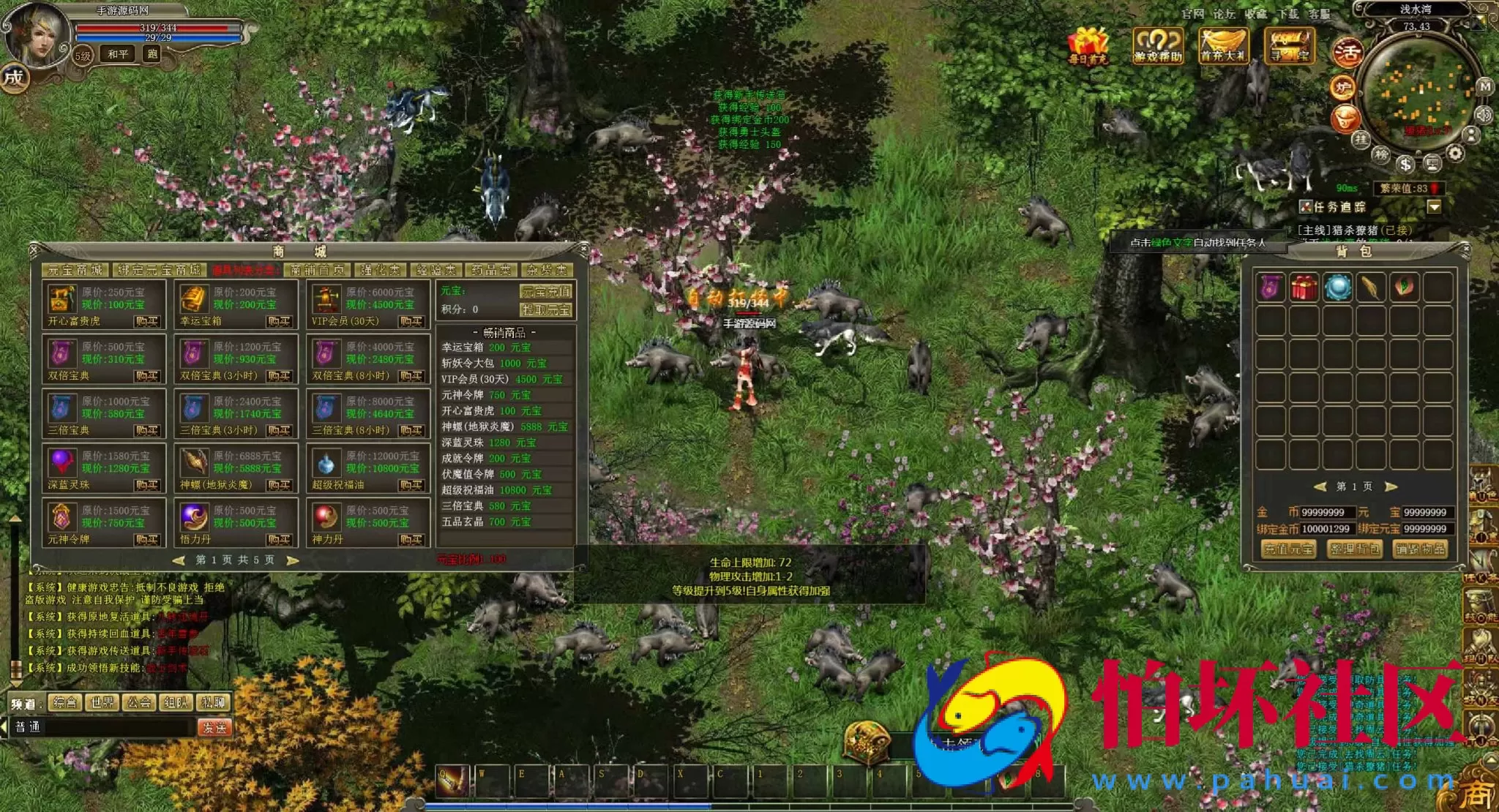Purchase the VIP会员(30天) membership

(x=411, y=321)
